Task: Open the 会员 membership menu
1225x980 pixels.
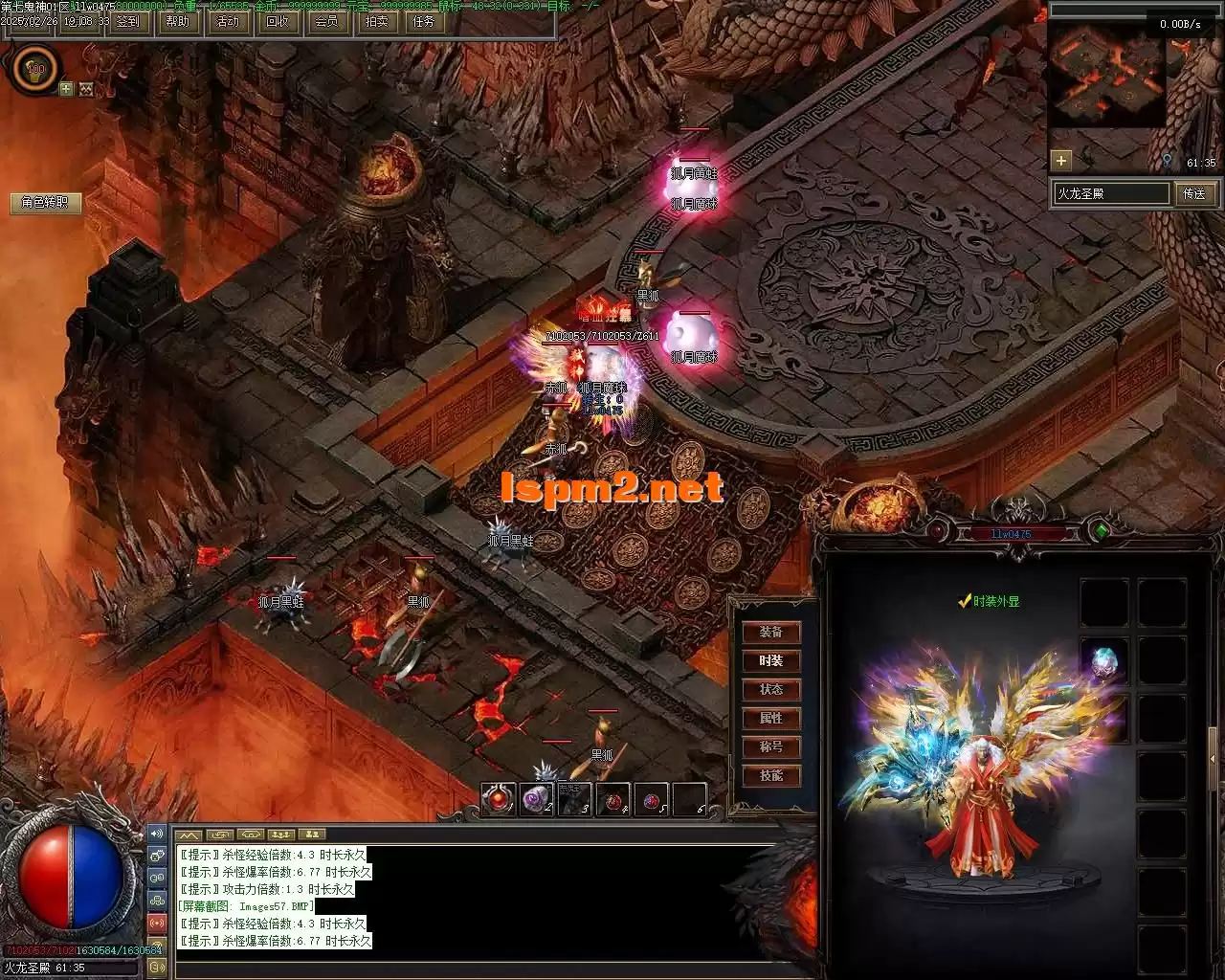Action: 326,21
